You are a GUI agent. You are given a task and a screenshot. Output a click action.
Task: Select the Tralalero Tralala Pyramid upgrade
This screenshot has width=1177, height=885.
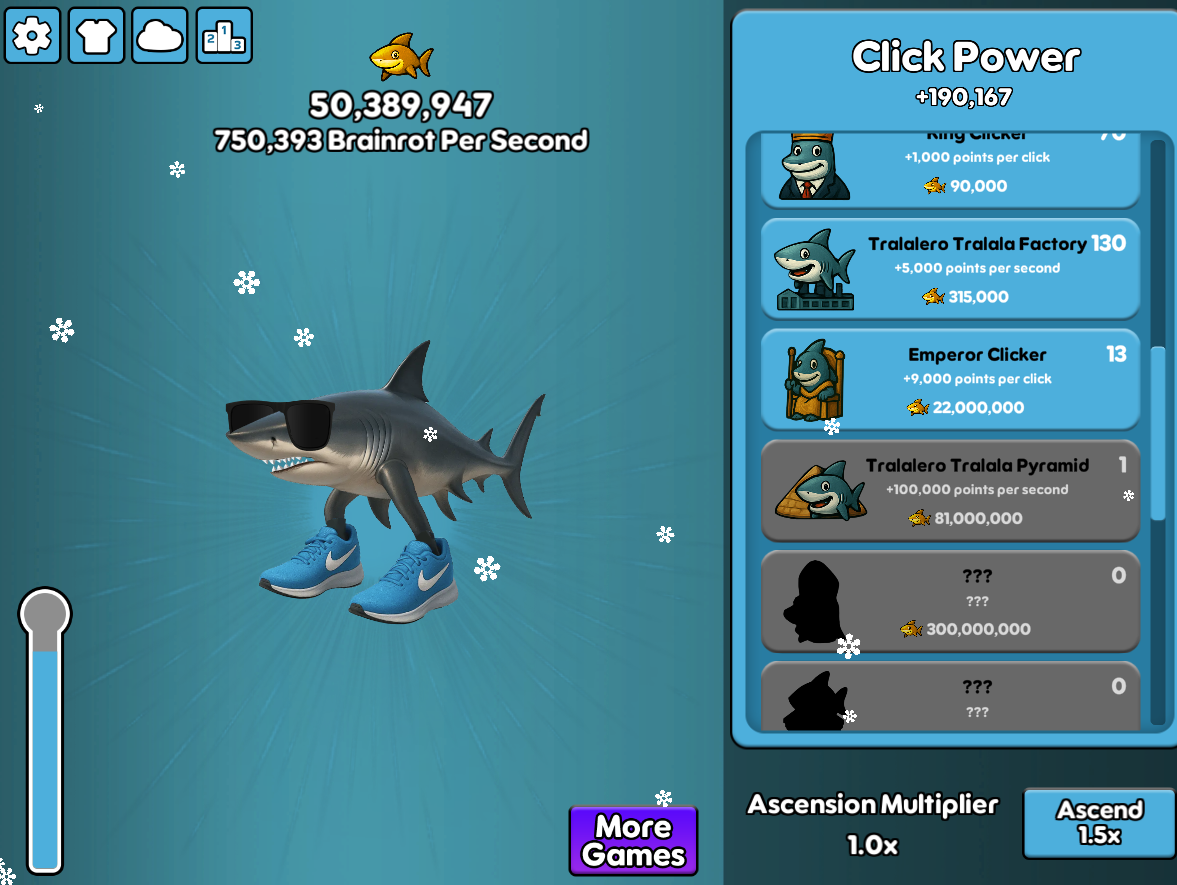[950, 491]
